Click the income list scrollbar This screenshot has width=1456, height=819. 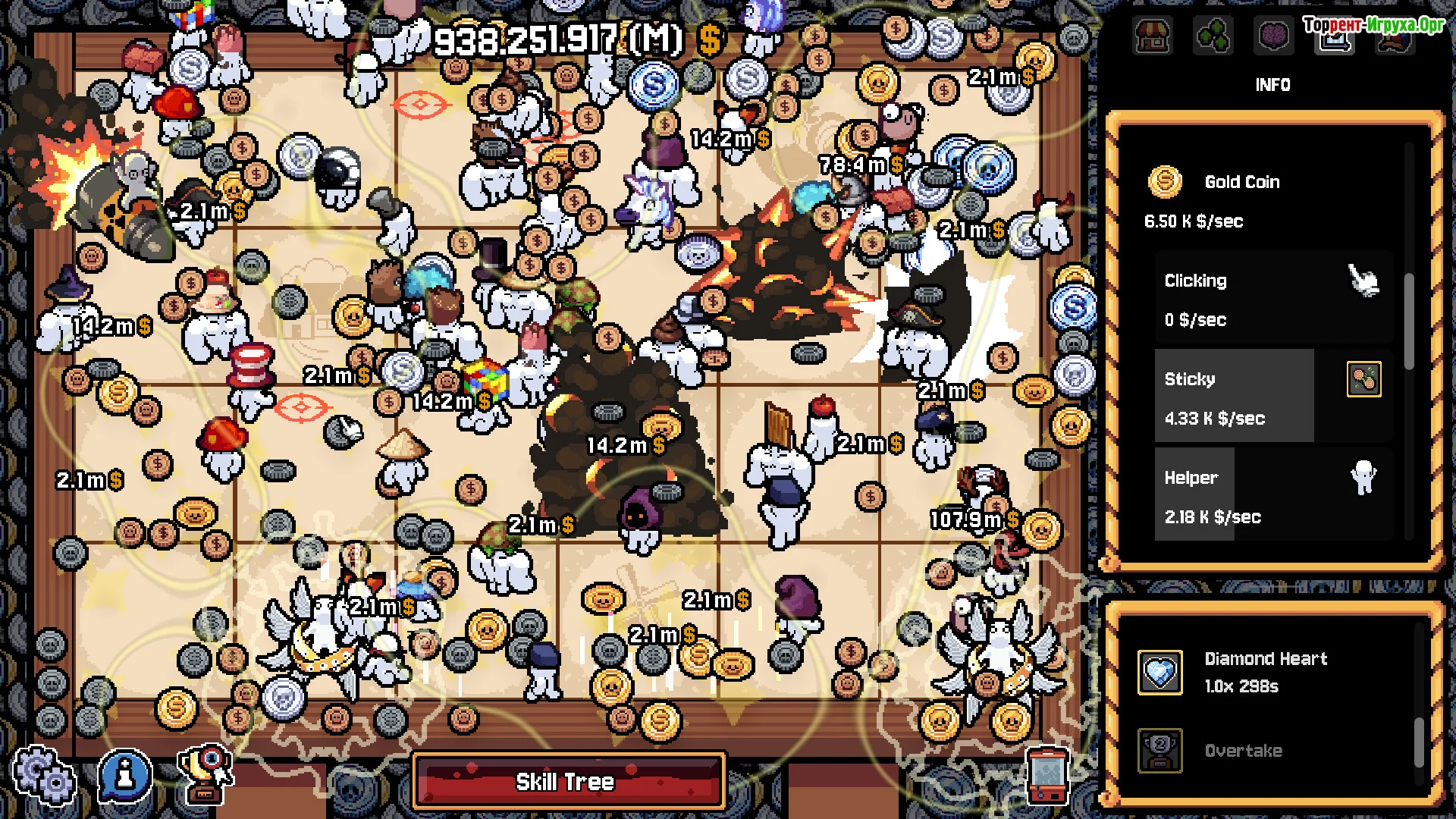1409,322
